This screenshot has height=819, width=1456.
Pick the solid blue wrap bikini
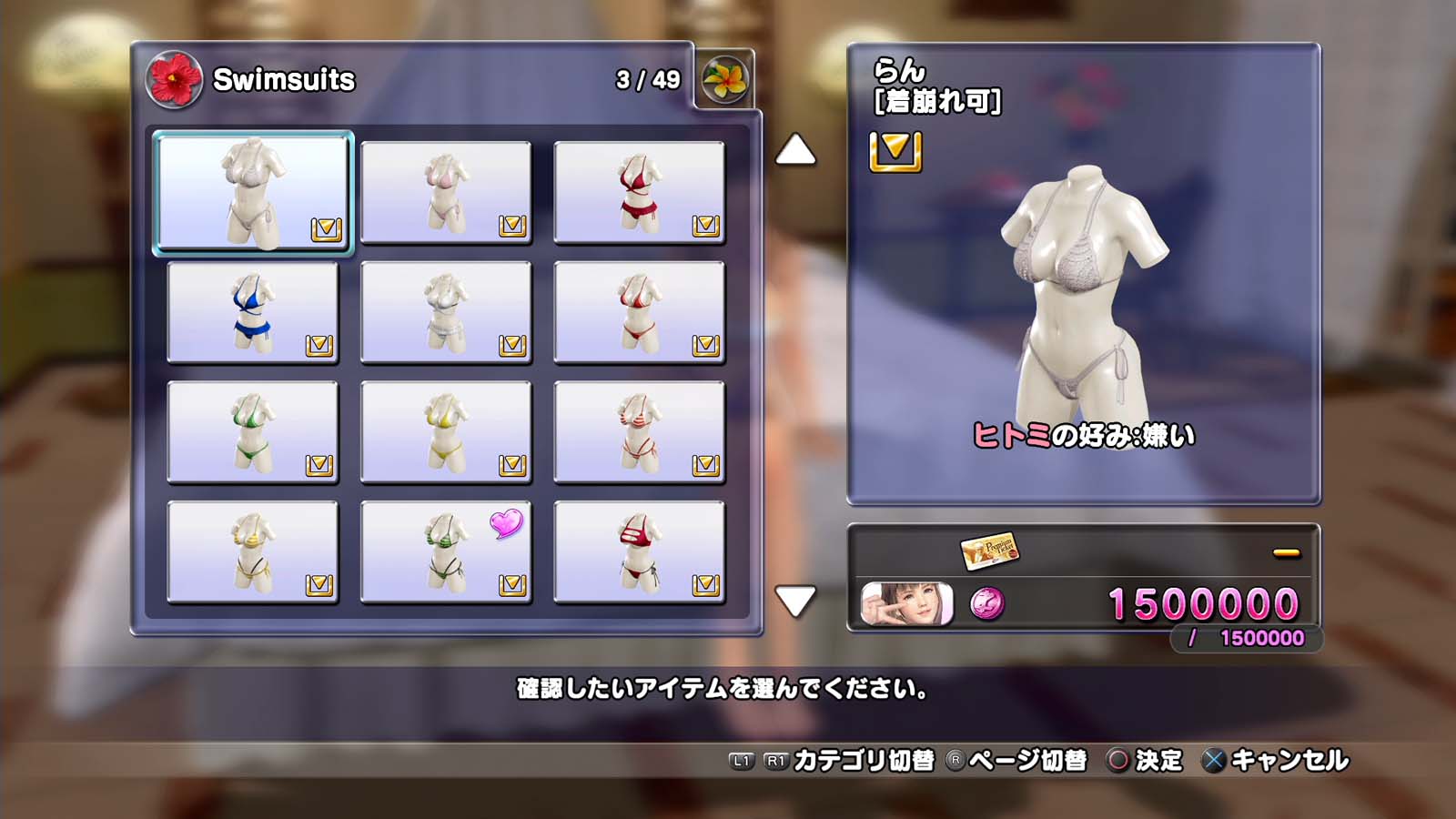pyautogui.click(x=253, y=312)
